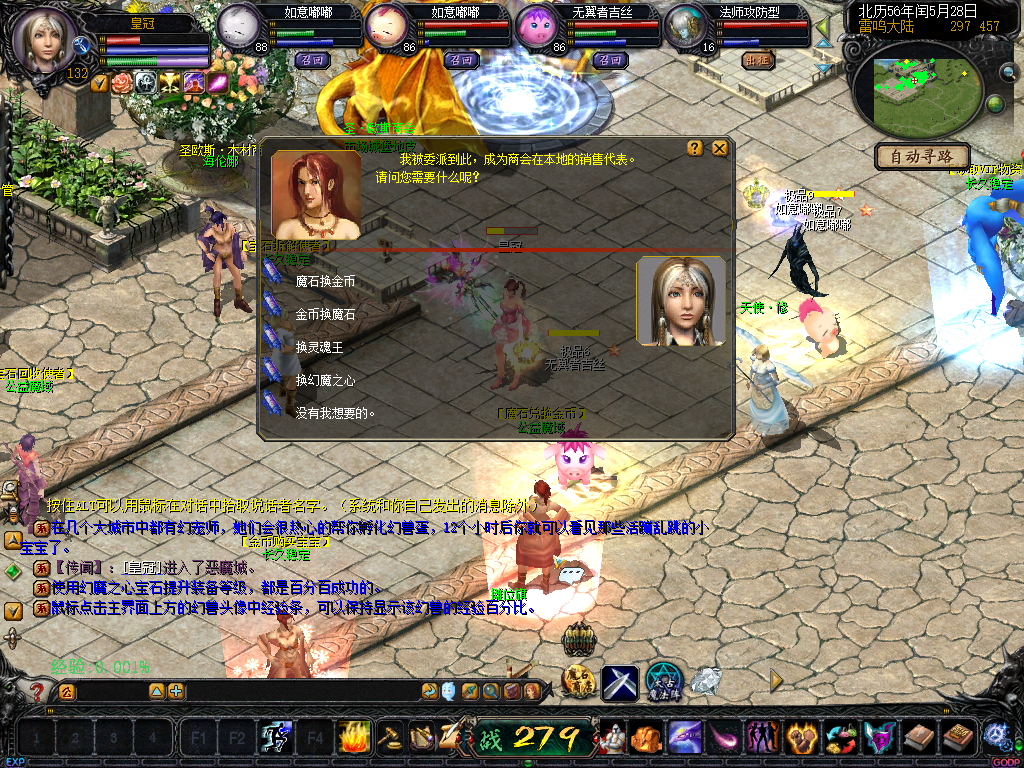
Task: Select the 皇冠 player portrait
Action: (44, 42)
